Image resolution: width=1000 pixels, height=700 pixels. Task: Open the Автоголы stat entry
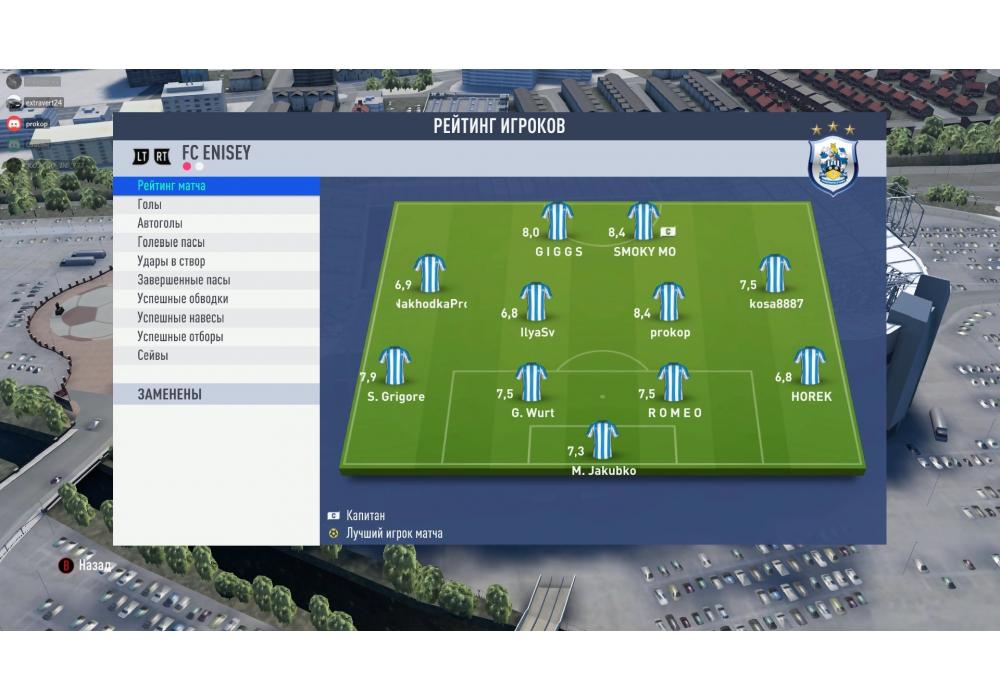216,224
